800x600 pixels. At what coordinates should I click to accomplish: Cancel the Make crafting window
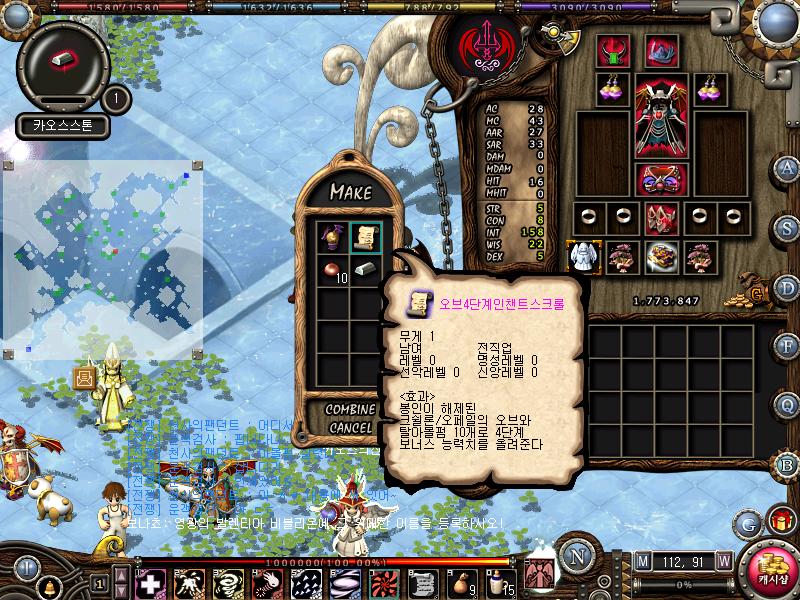(349, 428)
